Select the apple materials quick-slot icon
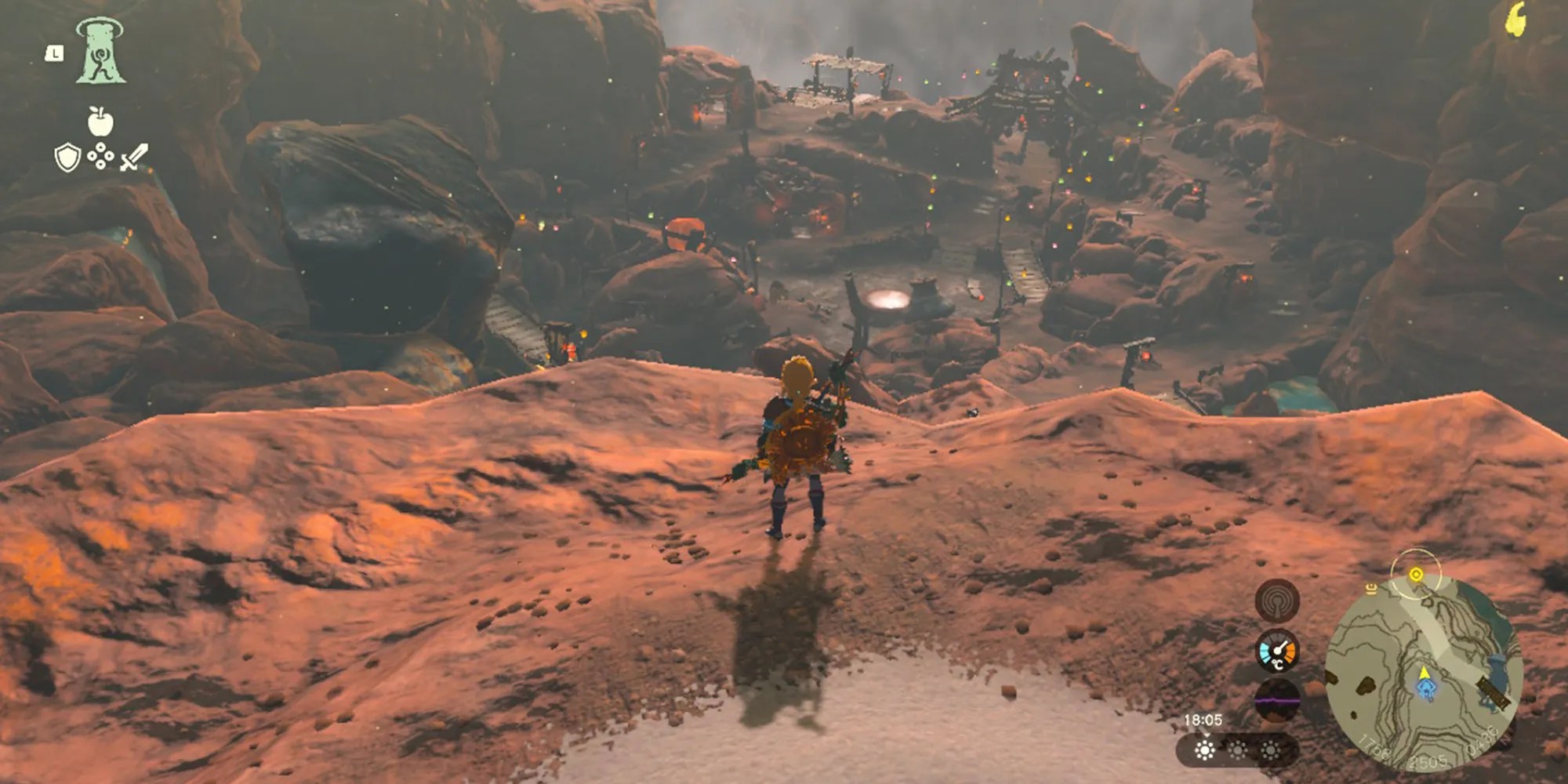This screenshot has width=1568, height=784. 100,122
